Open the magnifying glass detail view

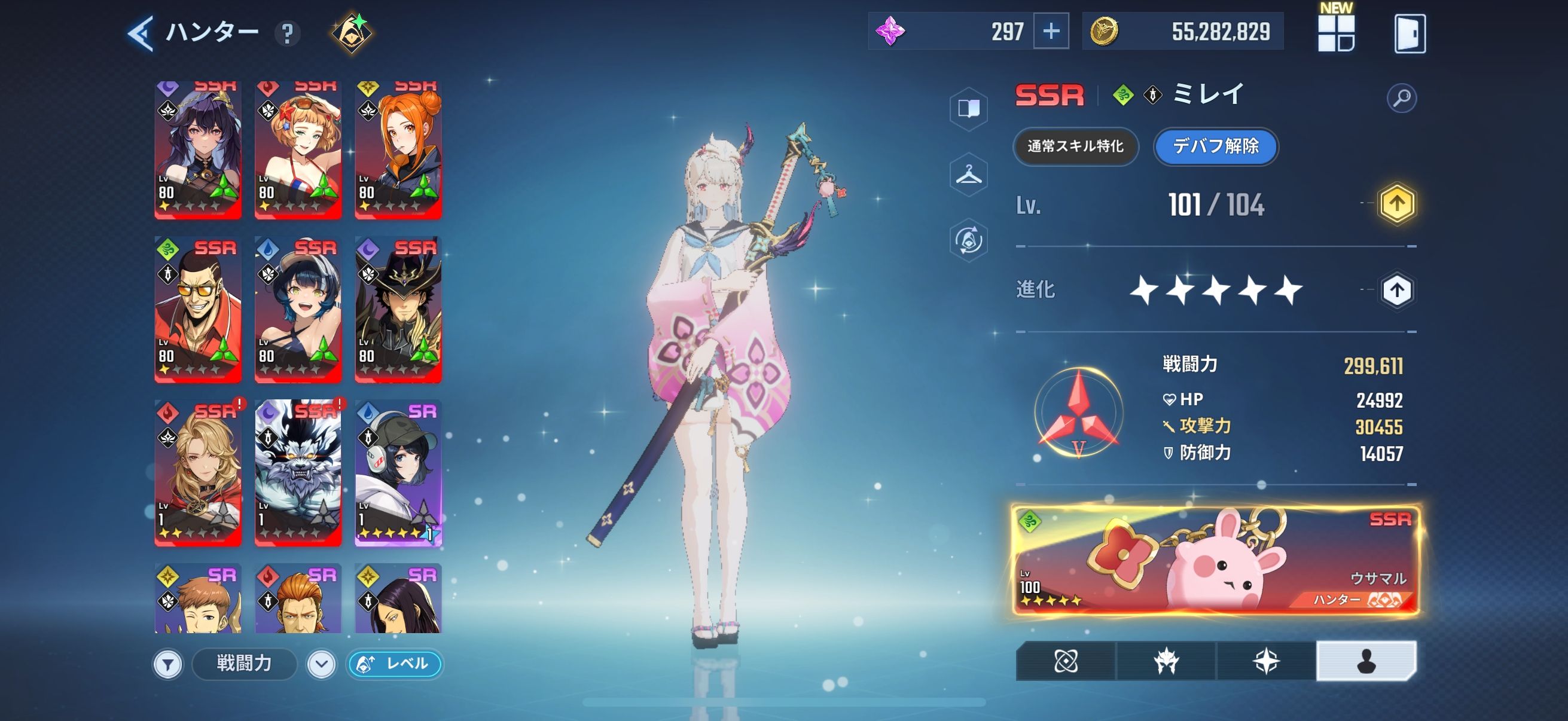(1401, 98)
